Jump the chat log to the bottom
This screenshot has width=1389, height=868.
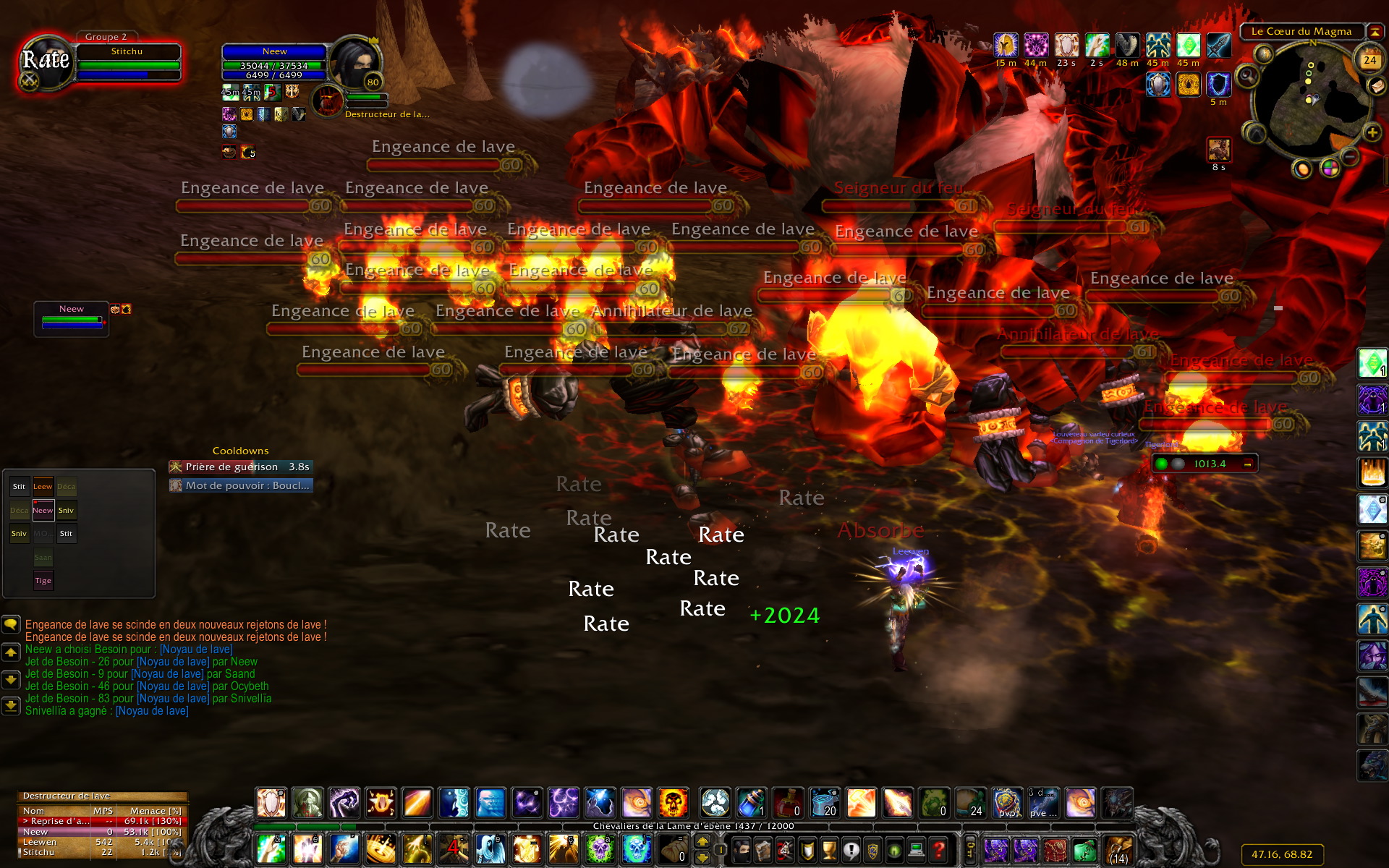(11, 705)
